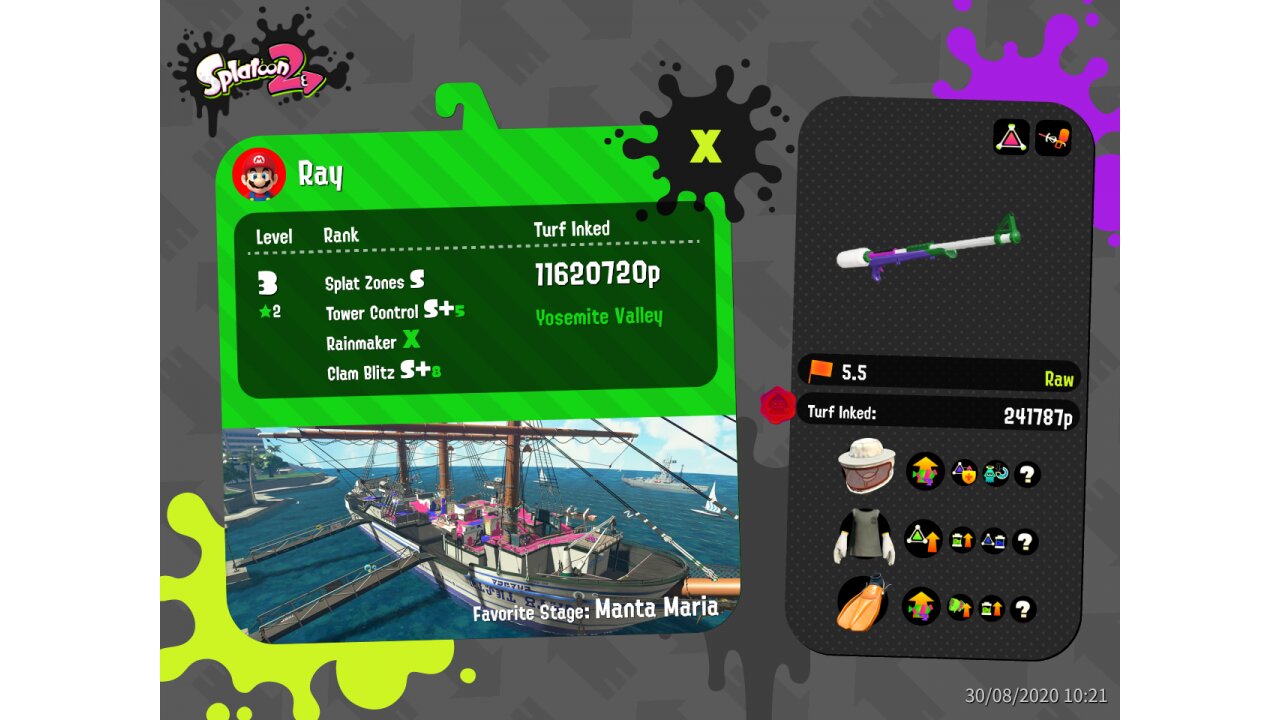Click the Mario player avatar
Image resolution: width=1280 pixels, height=720 pixels.
[x=259, y=175]
